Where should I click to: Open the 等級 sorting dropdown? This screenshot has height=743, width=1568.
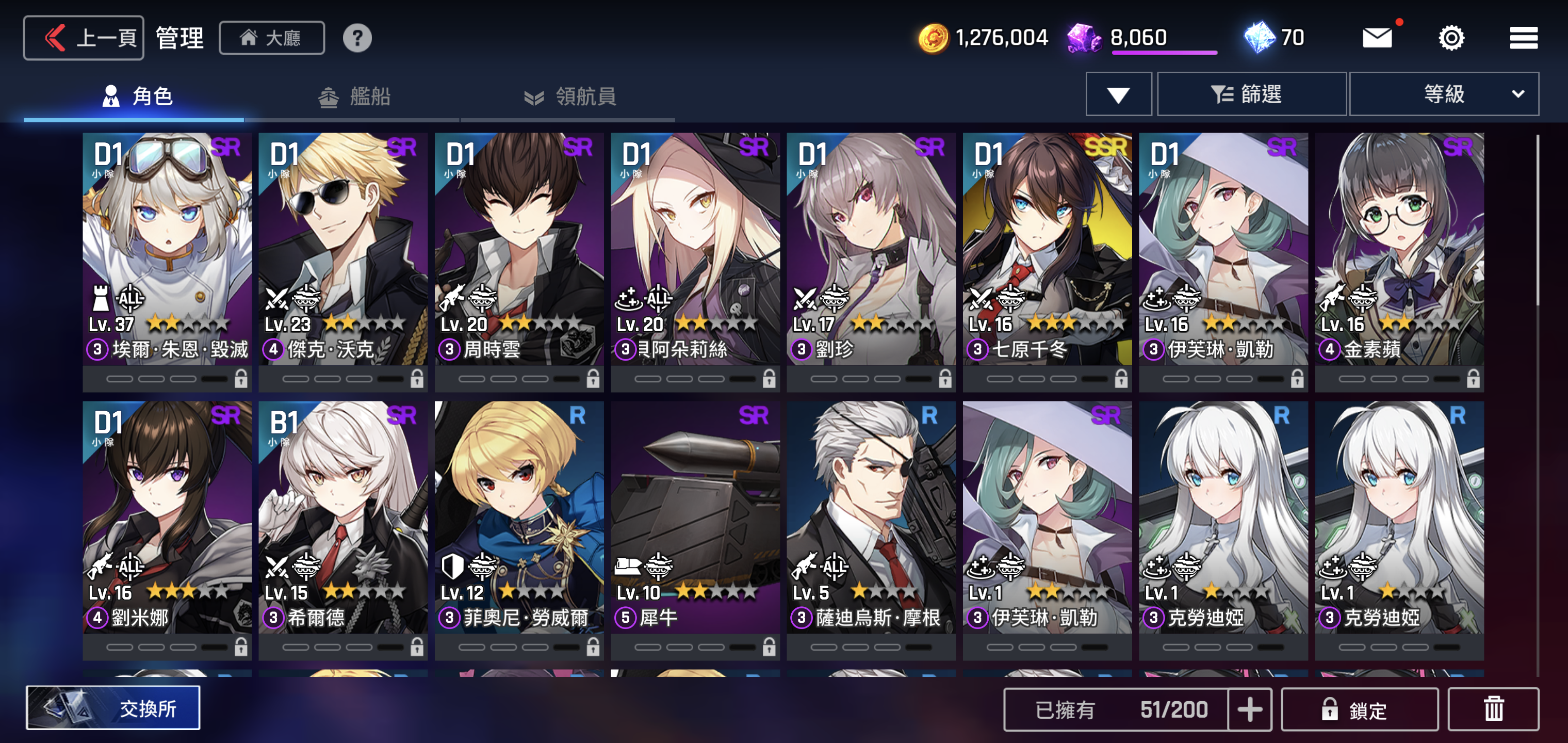click(1445, 93)
